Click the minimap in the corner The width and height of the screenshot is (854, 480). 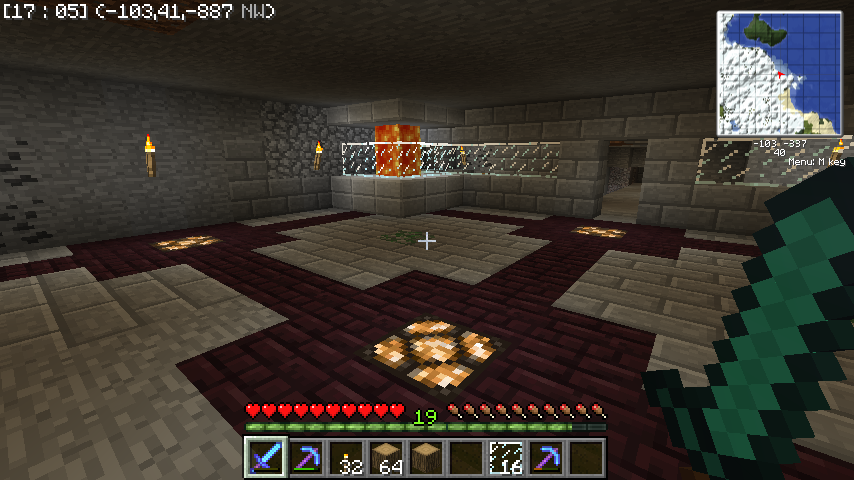pyautogui.click(x=778, y=73)
